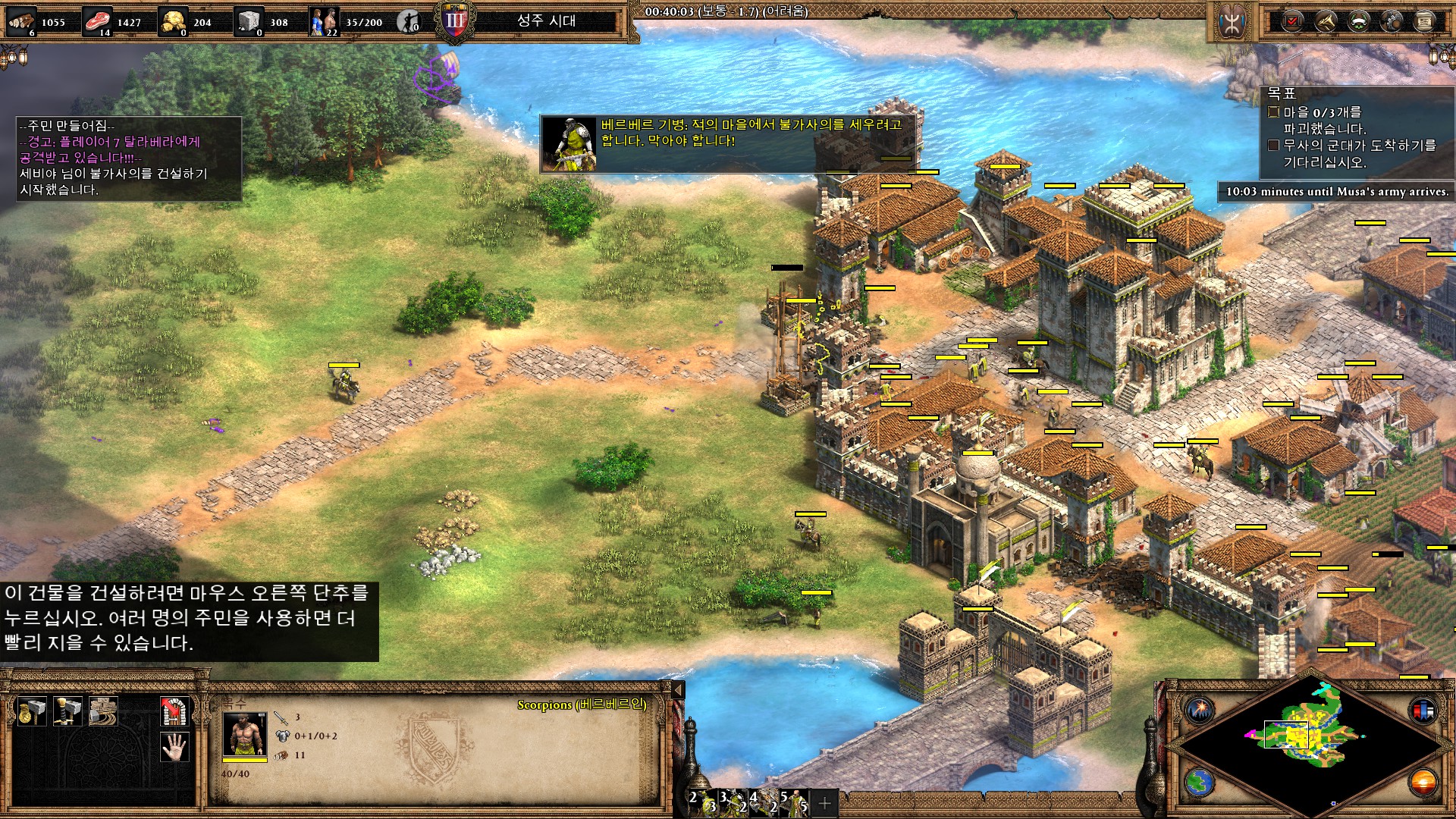Select the repair command (hammer and bricks)
Image resolution: width=1456 pixels, height=819 pixels.
point(103,711)
